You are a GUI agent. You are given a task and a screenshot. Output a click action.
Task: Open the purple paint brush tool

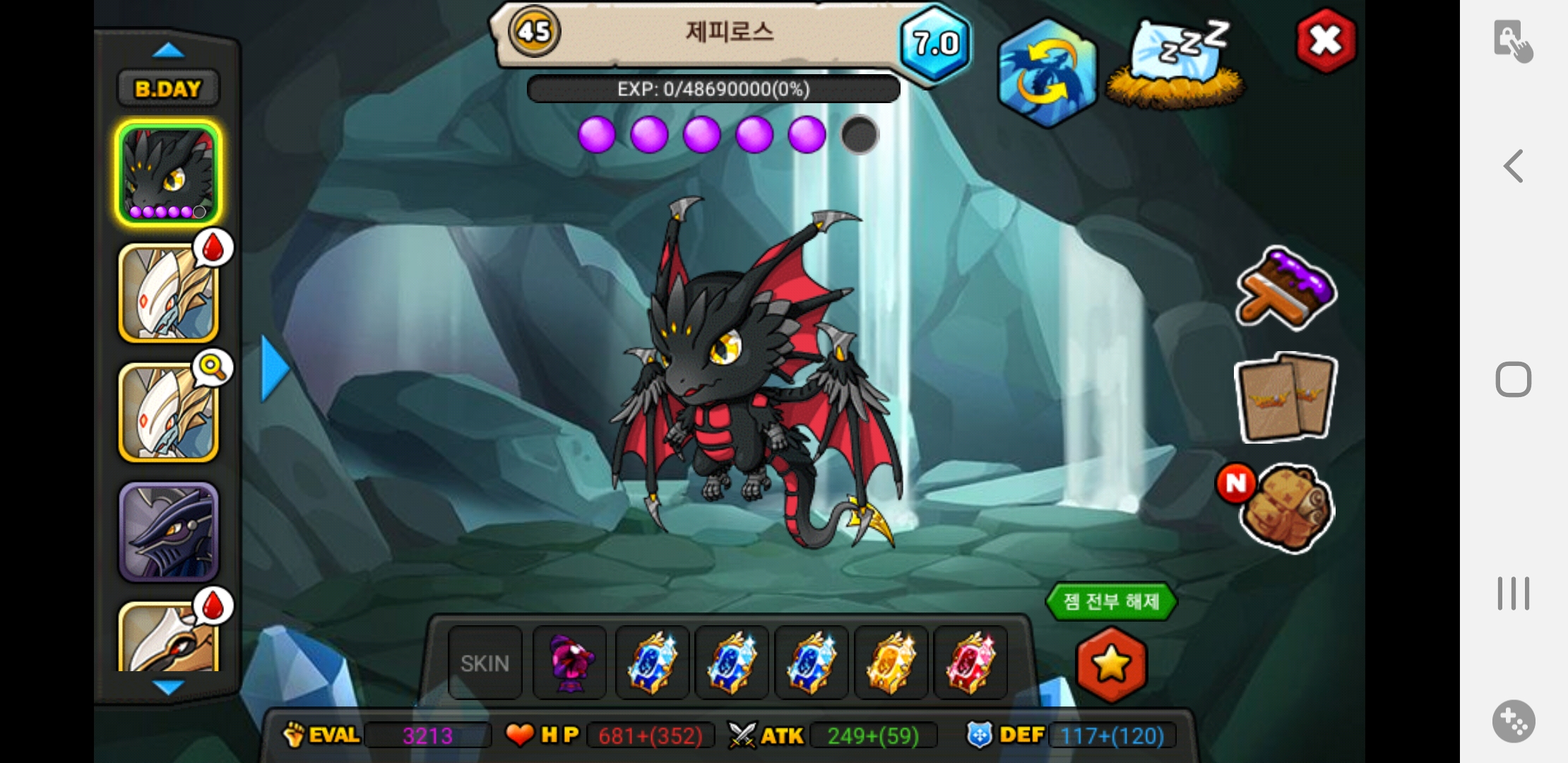[1285, 288]
